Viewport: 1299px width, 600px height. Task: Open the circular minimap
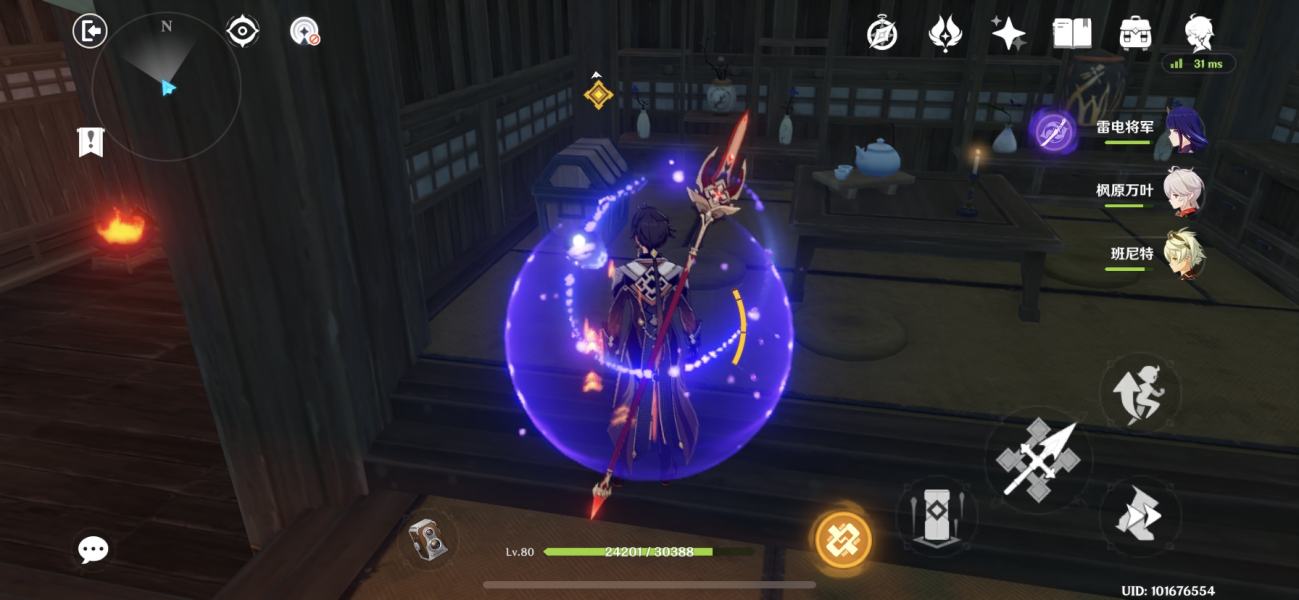[x=166, y=88]
